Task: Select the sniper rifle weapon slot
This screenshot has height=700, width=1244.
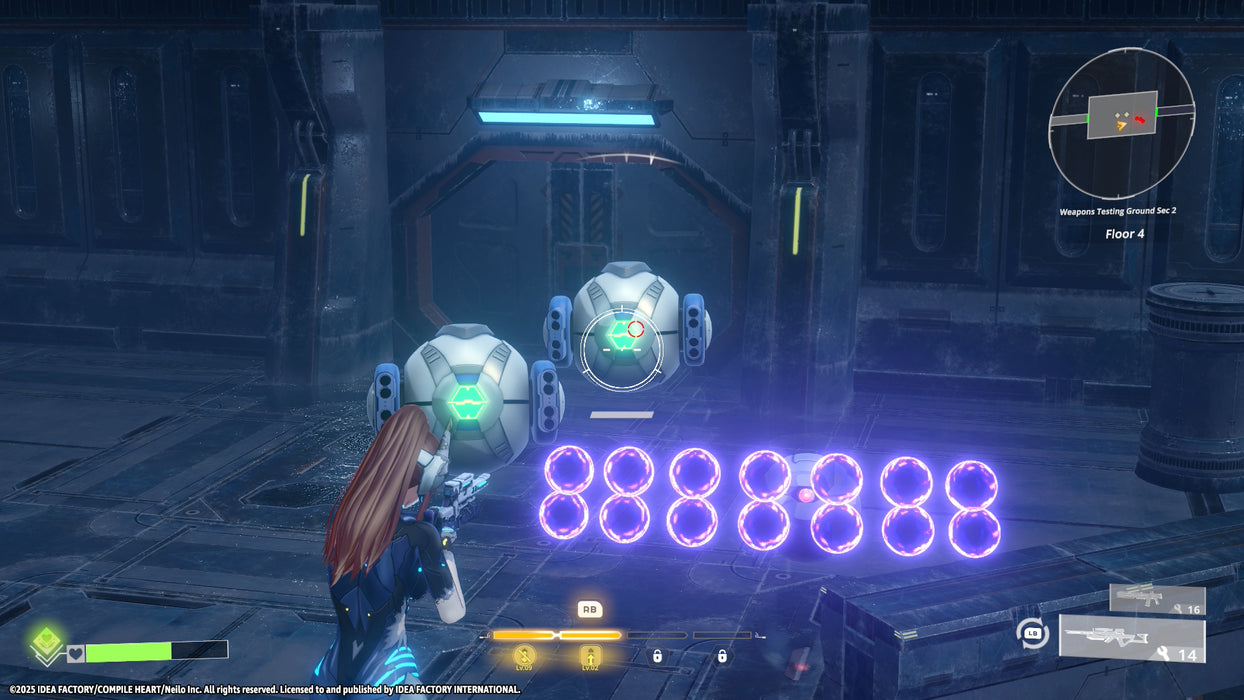Action: [1131, 639]
